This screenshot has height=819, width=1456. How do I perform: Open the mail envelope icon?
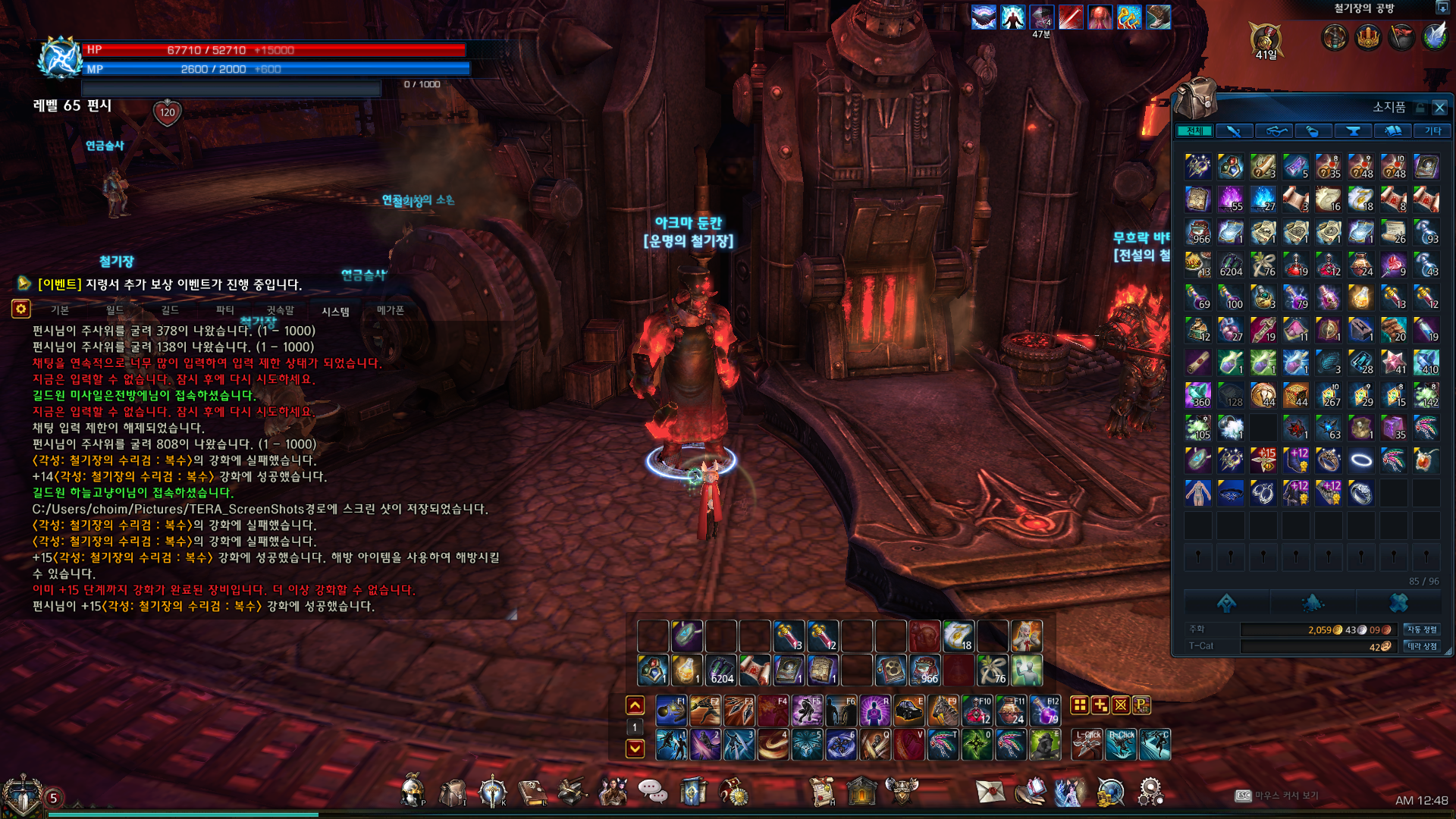(x=990, y=791)
